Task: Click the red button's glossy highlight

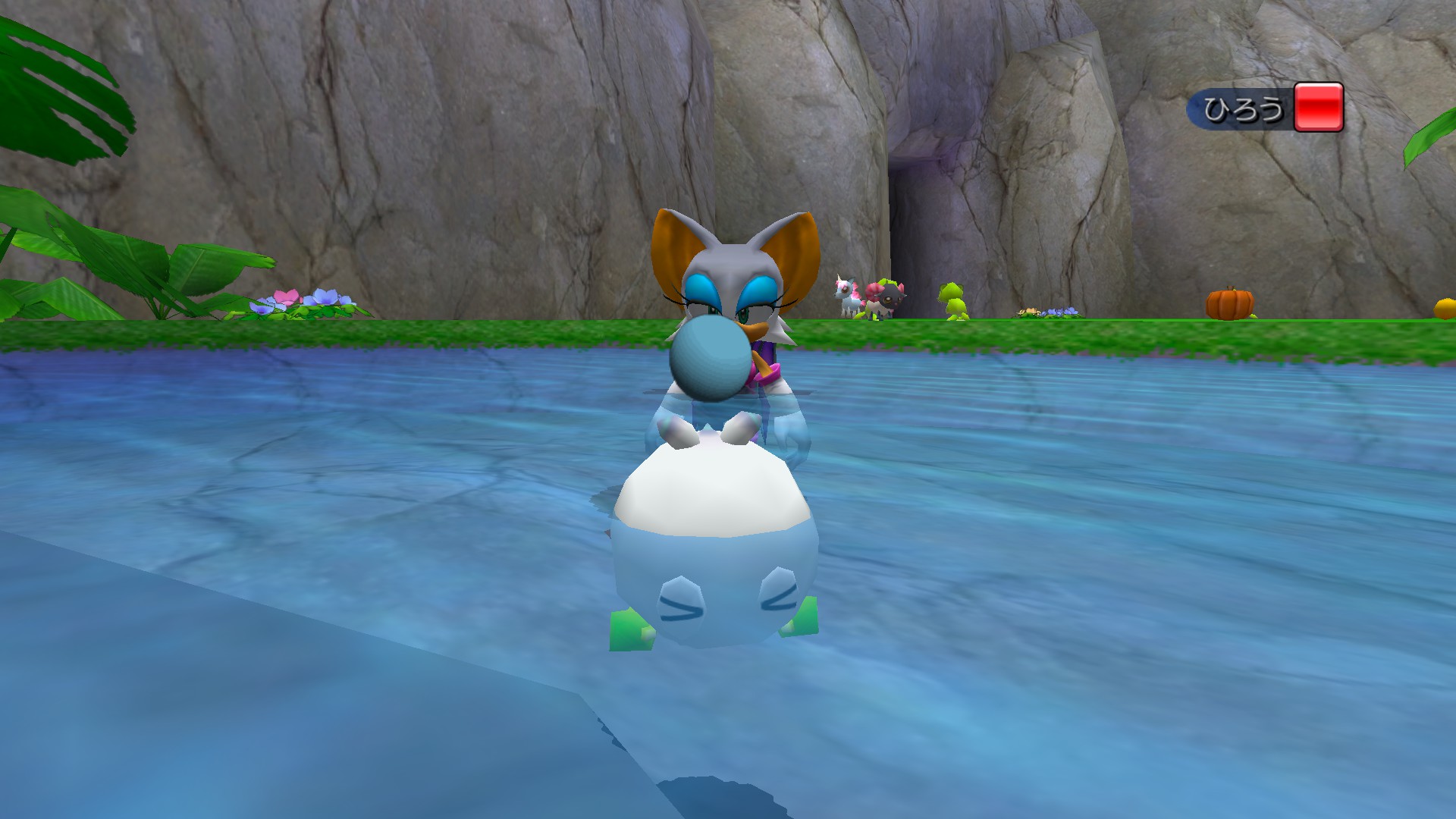Action: 1318,89
